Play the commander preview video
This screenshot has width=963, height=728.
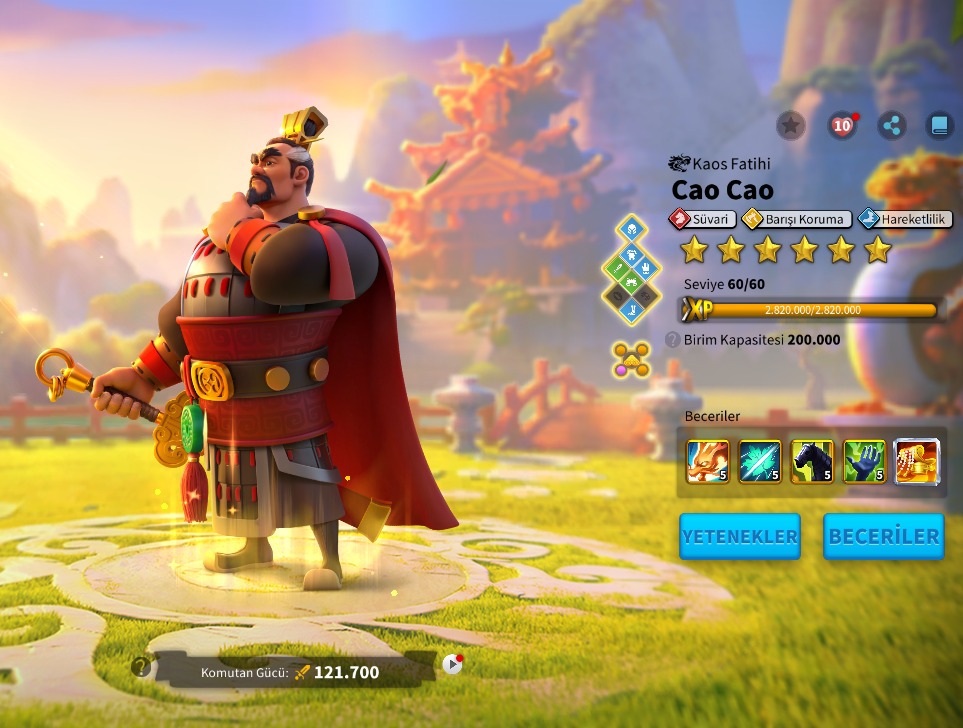tap(452, 663)
